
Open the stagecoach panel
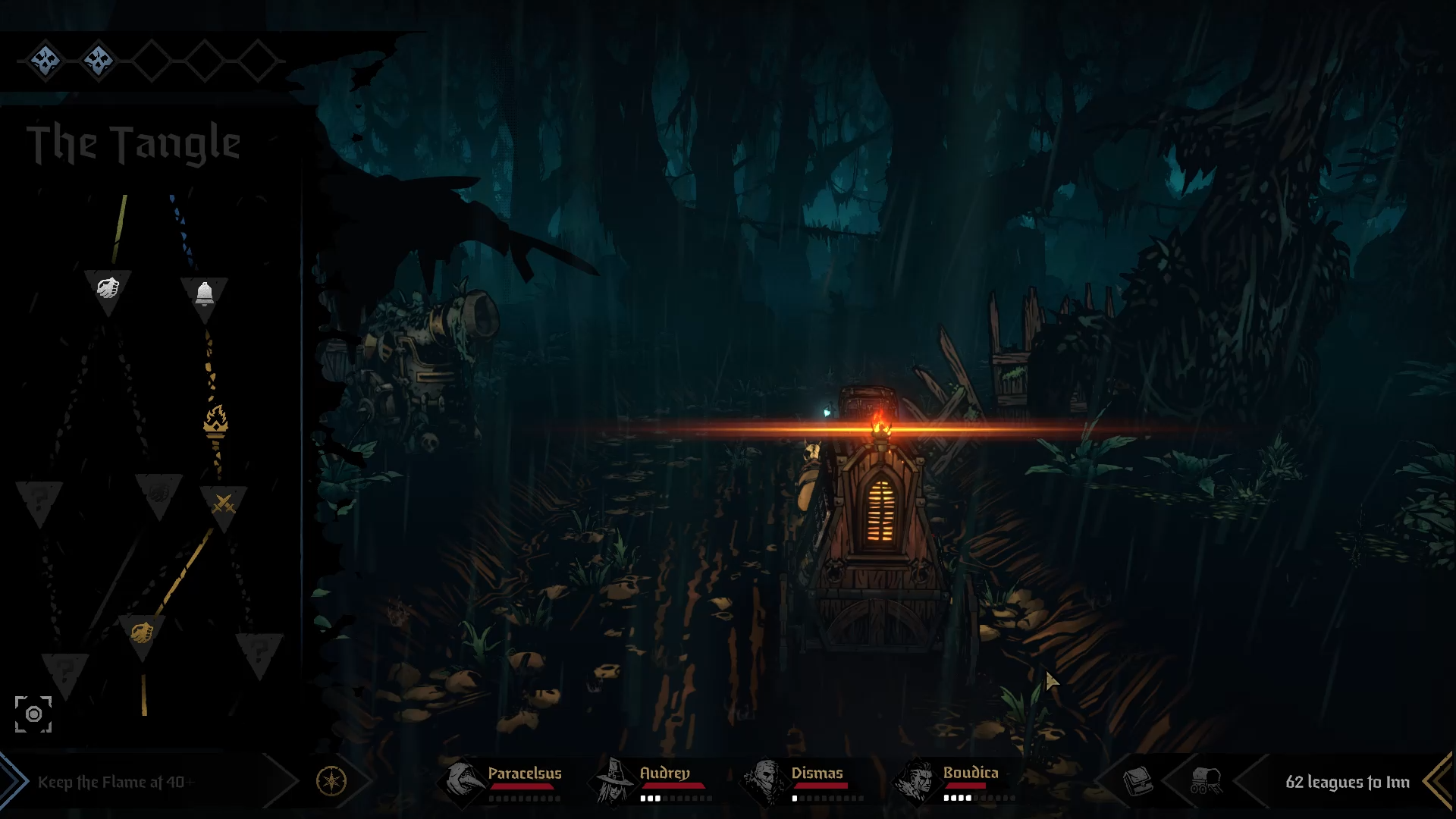pyautogui.click(x=1206, y=780)
